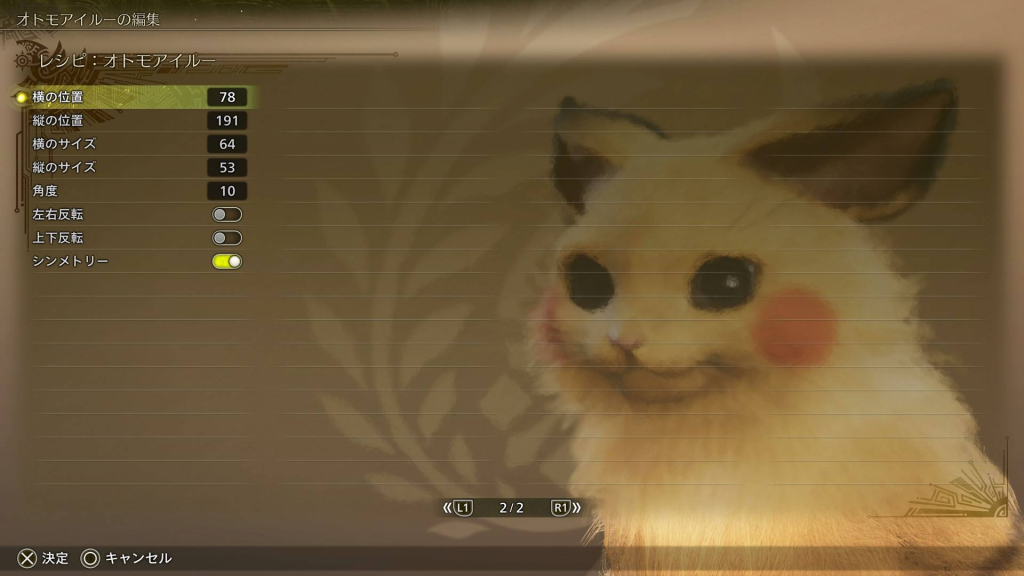Toggle the 左右反転 switch
This screenshot has height=576, width=1024.
tap(227, 214)
